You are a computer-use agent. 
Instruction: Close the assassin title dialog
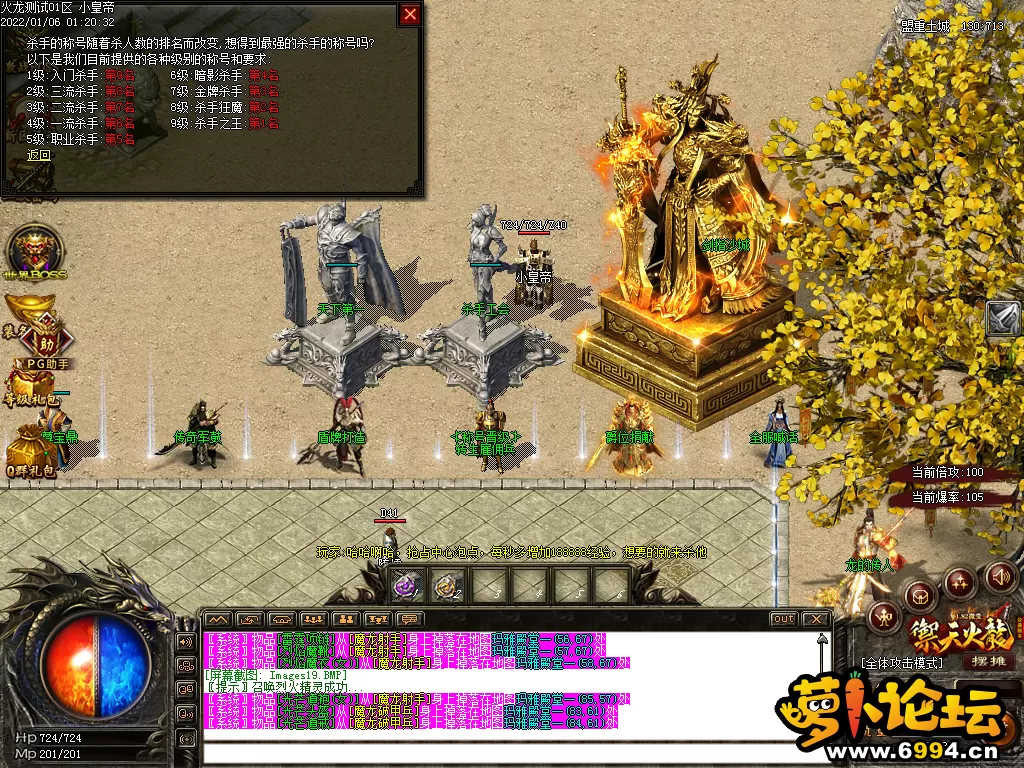[x=410, y=14]
